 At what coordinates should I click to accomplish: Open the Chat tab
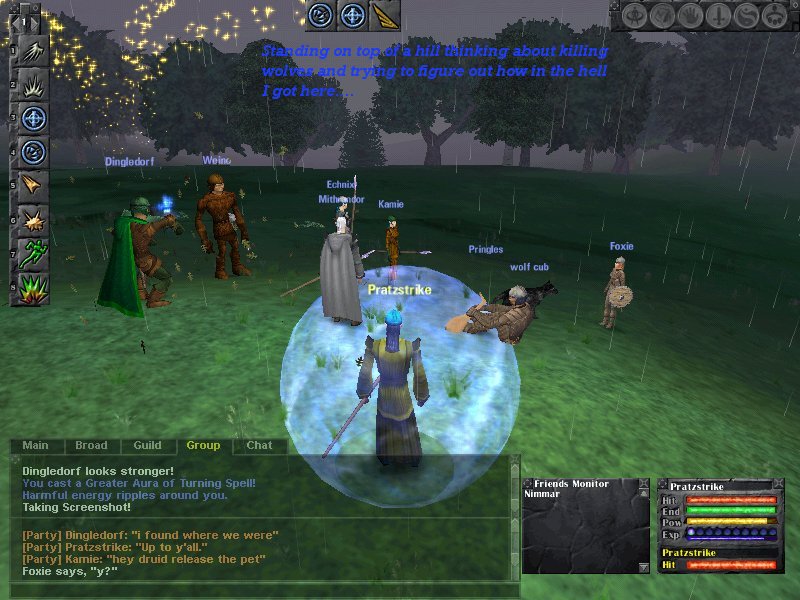[x=259, y=446]
